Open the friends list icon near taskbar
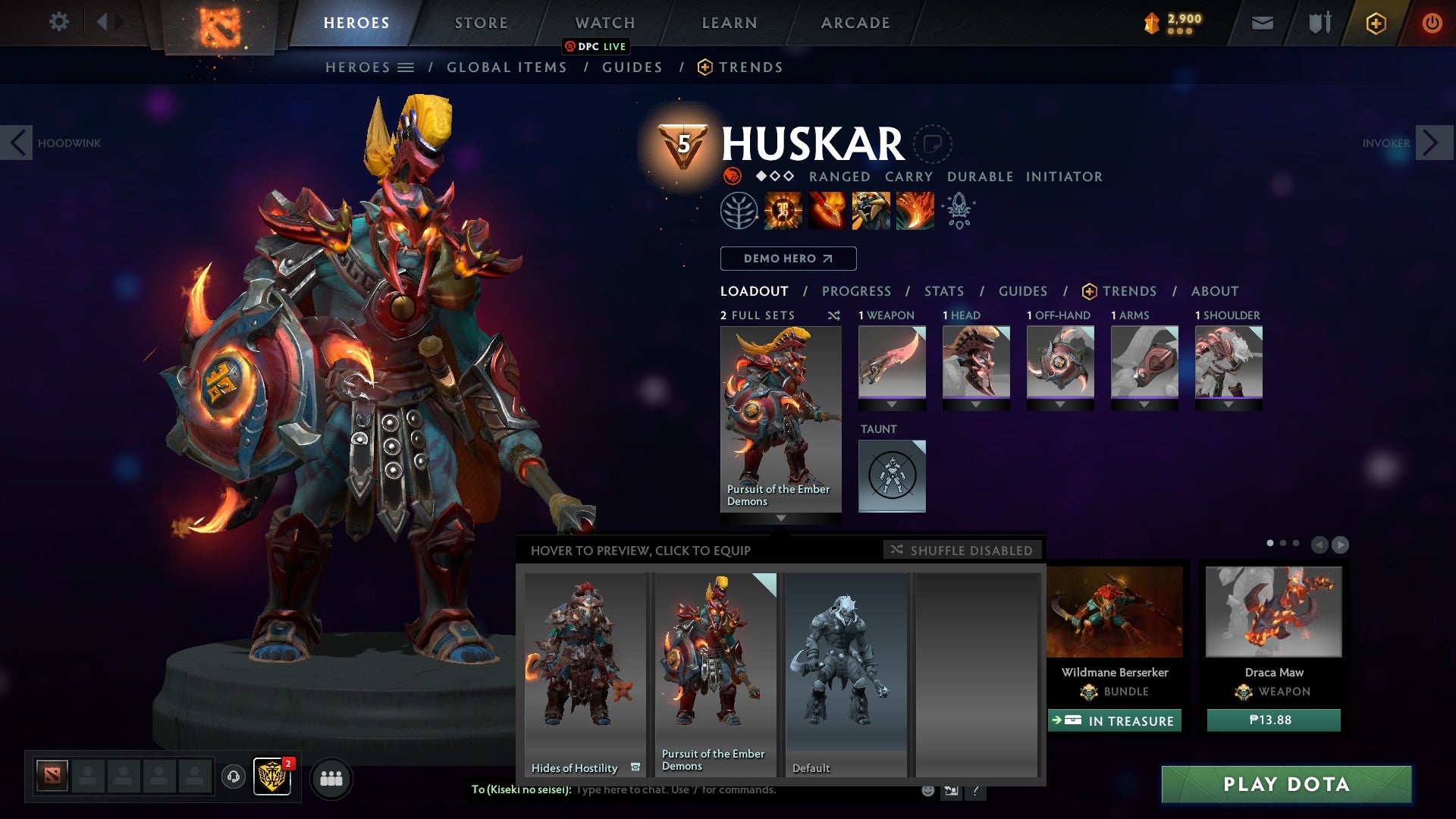This screenshot has height=819, width=1456. [x=331, y=778]
